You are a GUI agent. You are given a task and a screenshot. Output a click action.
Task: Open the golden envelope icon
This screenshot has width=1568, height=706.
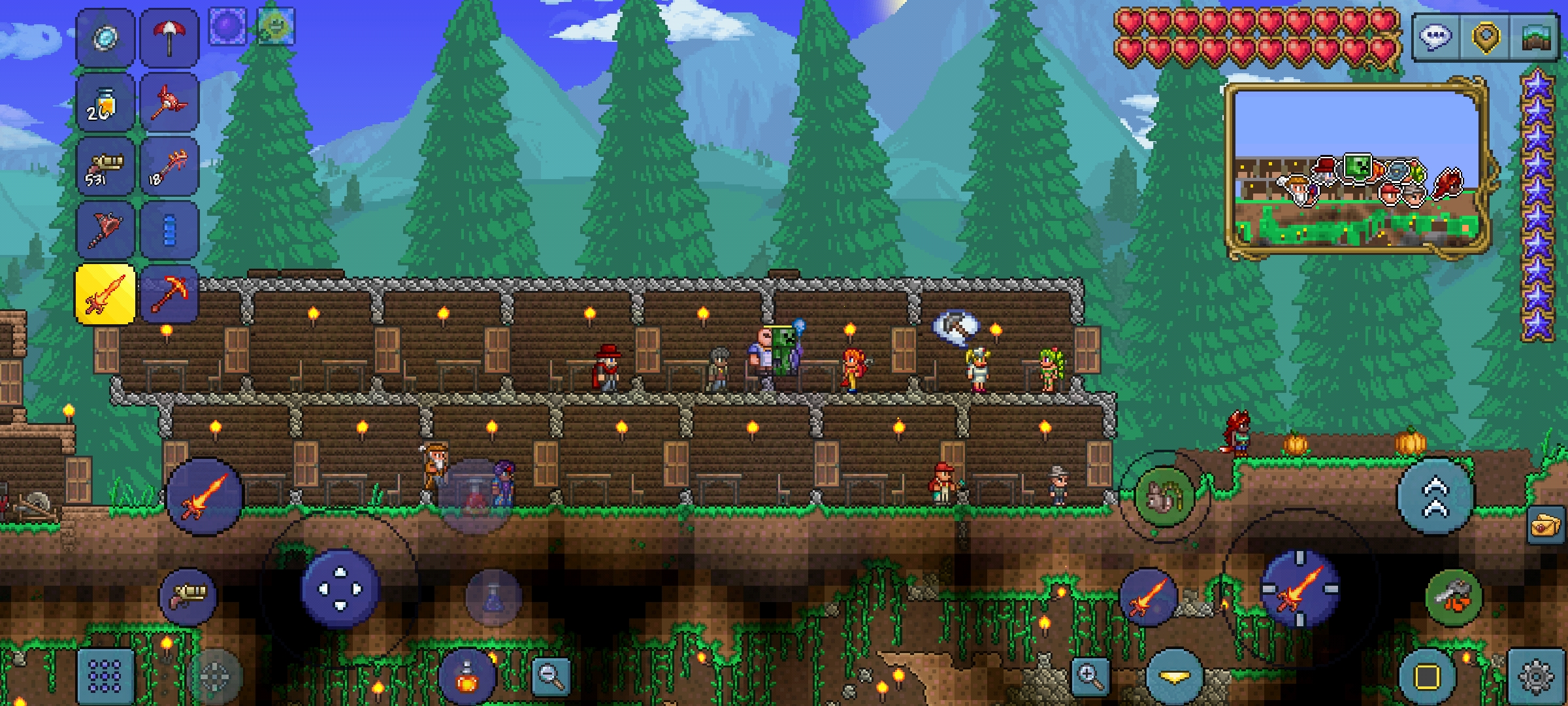[x=1546, y=525]
